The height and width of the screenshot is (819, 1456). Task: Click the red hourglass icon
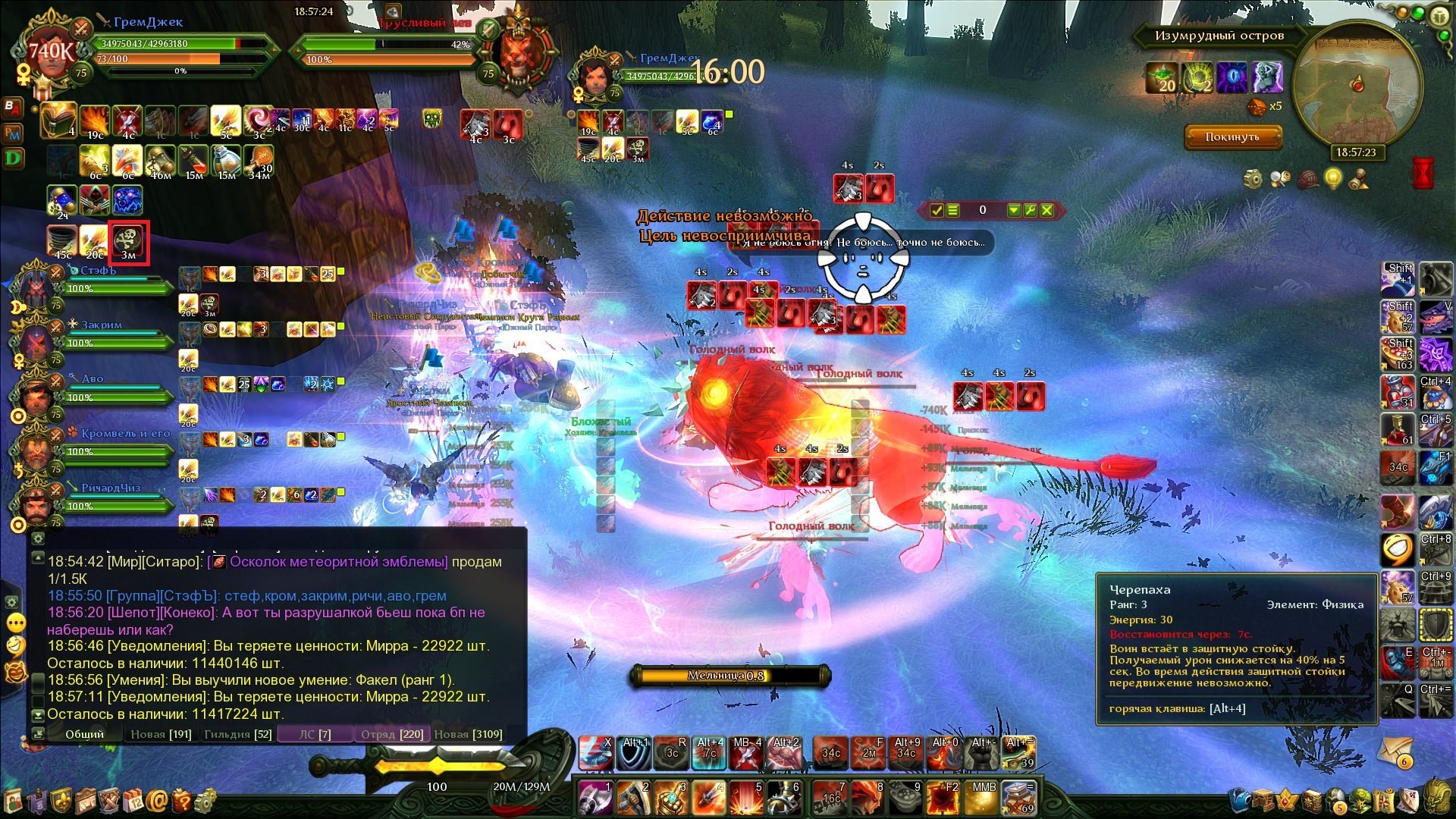[1423, 173]
